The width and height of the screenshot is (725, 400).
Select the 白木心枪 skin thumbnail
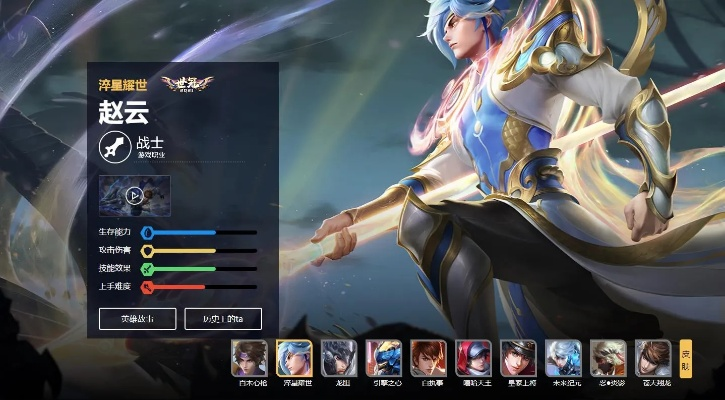click(x=249, y=357)
